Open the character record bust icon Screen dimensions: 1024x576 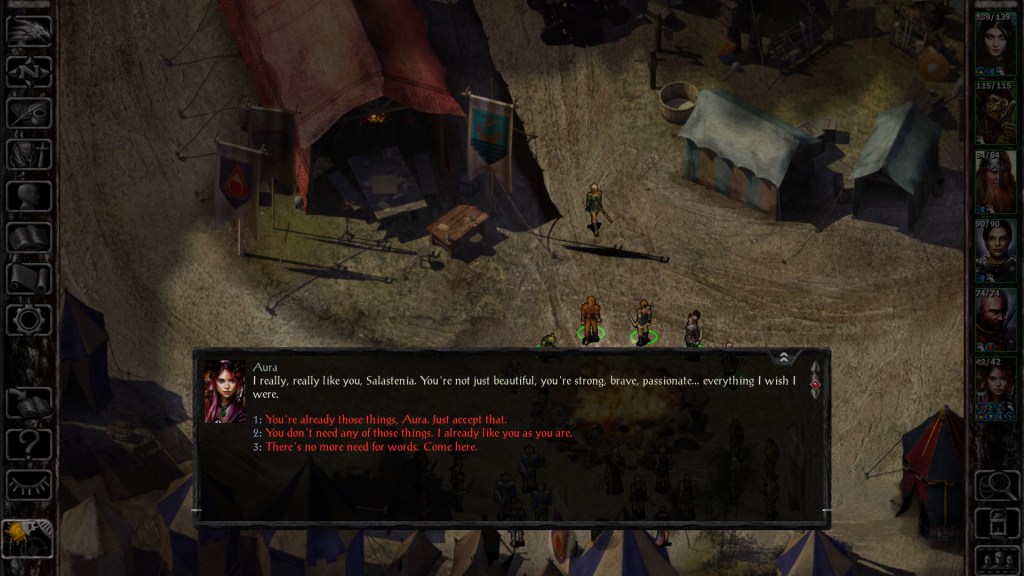[29, 195]
